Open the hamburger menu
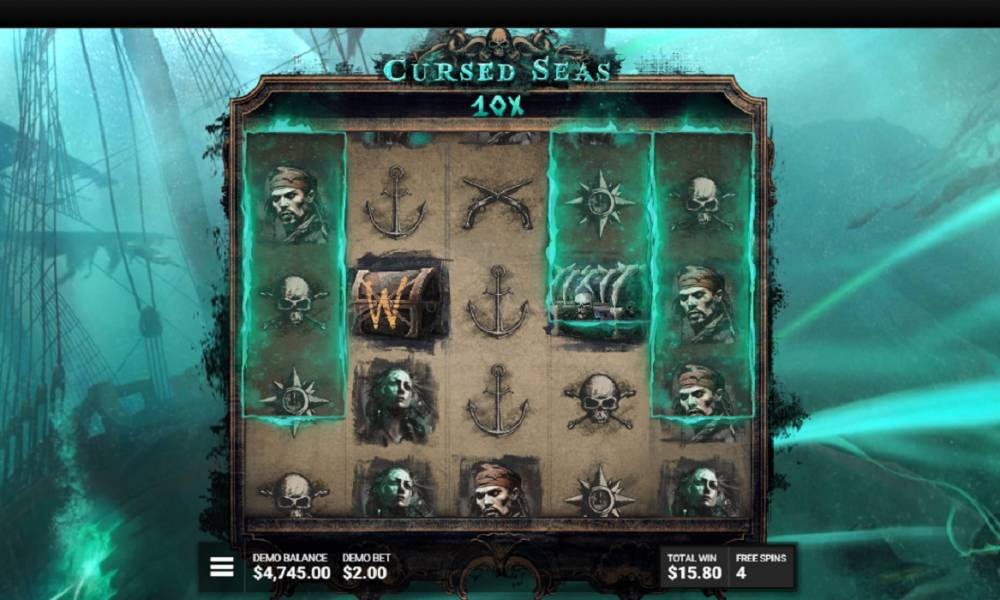Screen dimensions: 1000x600 coord(222,567)
